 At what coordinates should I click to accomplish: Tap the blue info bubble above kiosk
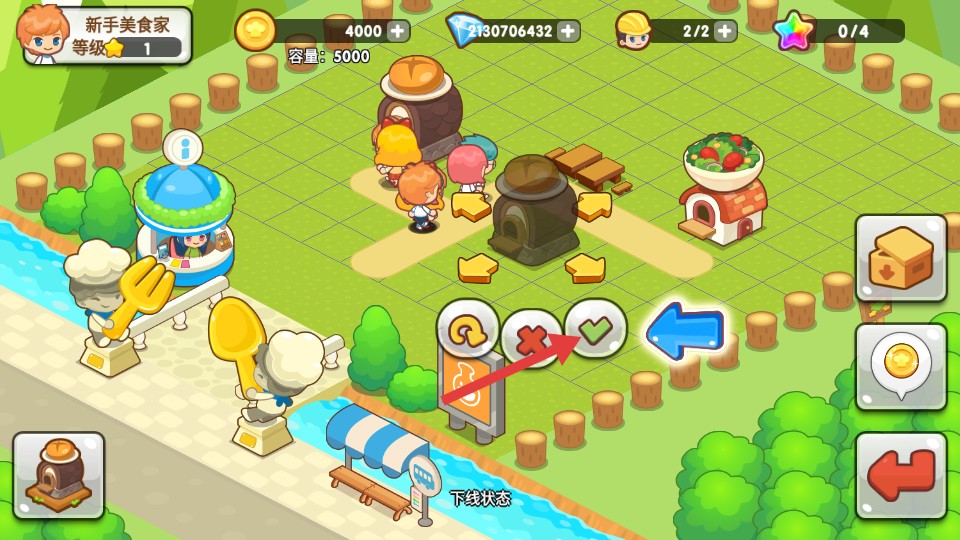(x=183, y=148)
